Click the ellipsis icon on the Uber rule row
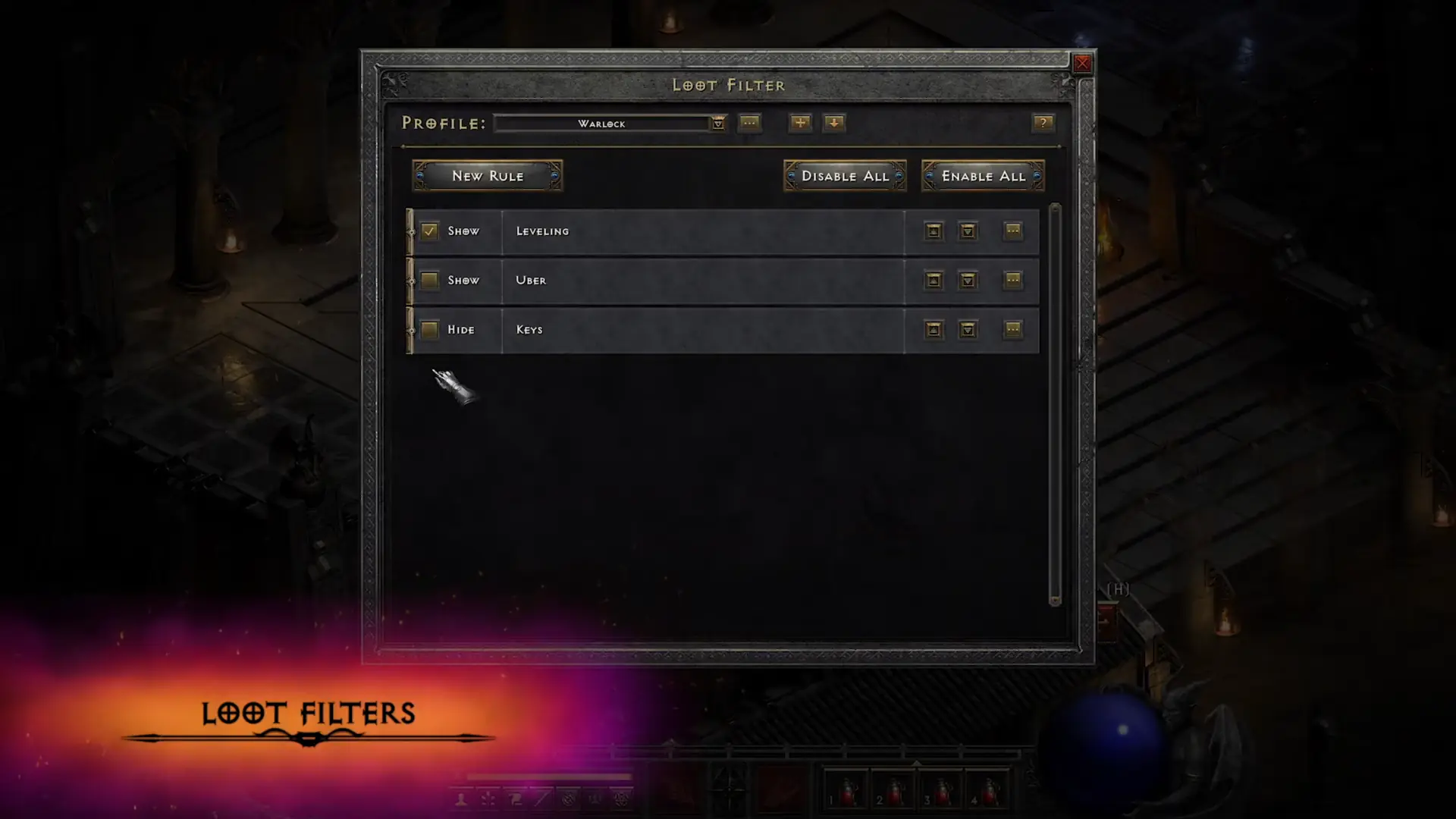 (x=1014, y=281)
